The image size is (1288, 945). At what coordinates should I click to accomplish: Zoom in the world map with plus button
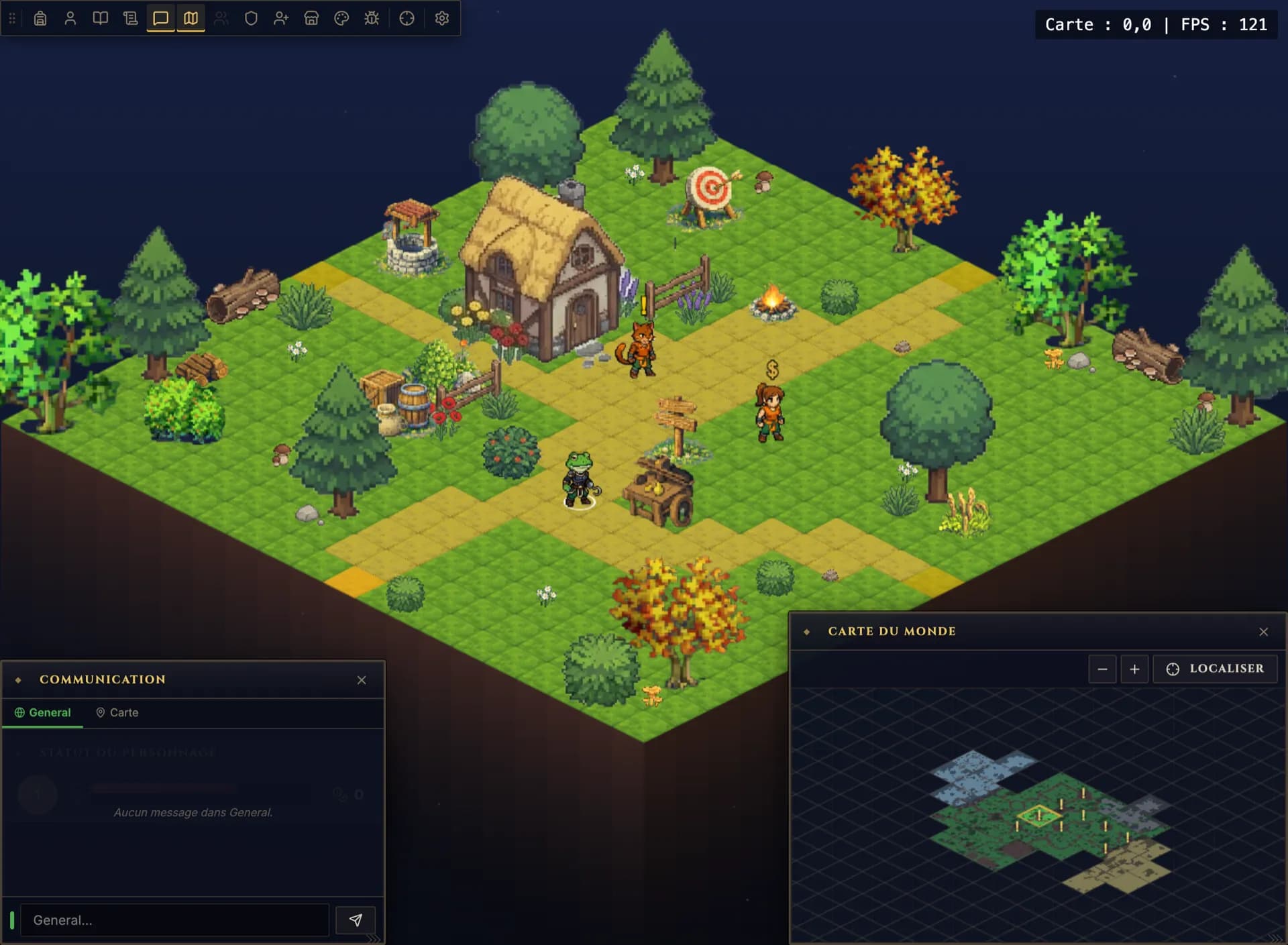tap(1134, 669)
